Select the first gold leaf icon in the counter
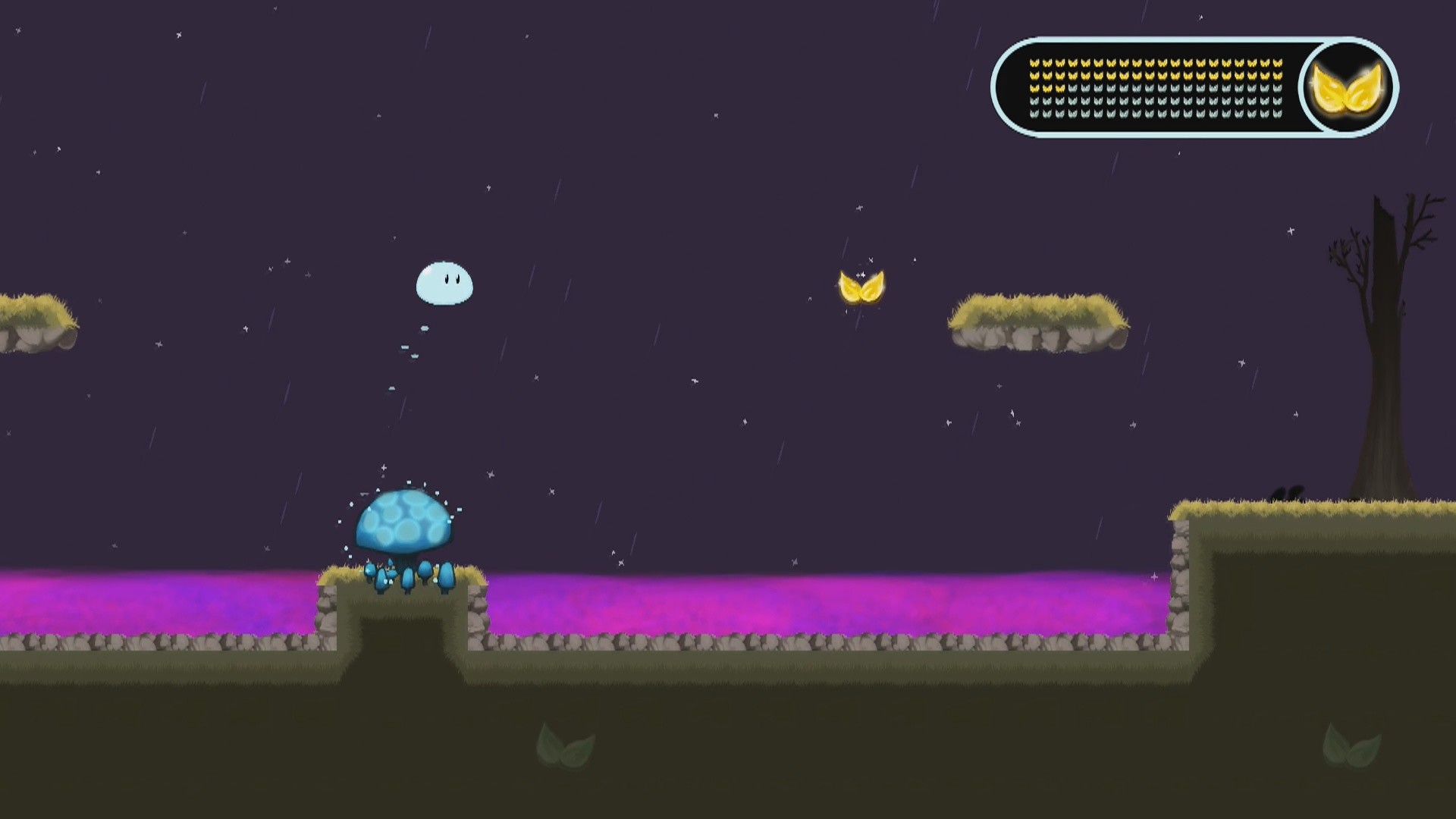1456x819 pixels. pyautogui.click(x=1034, y=64)
